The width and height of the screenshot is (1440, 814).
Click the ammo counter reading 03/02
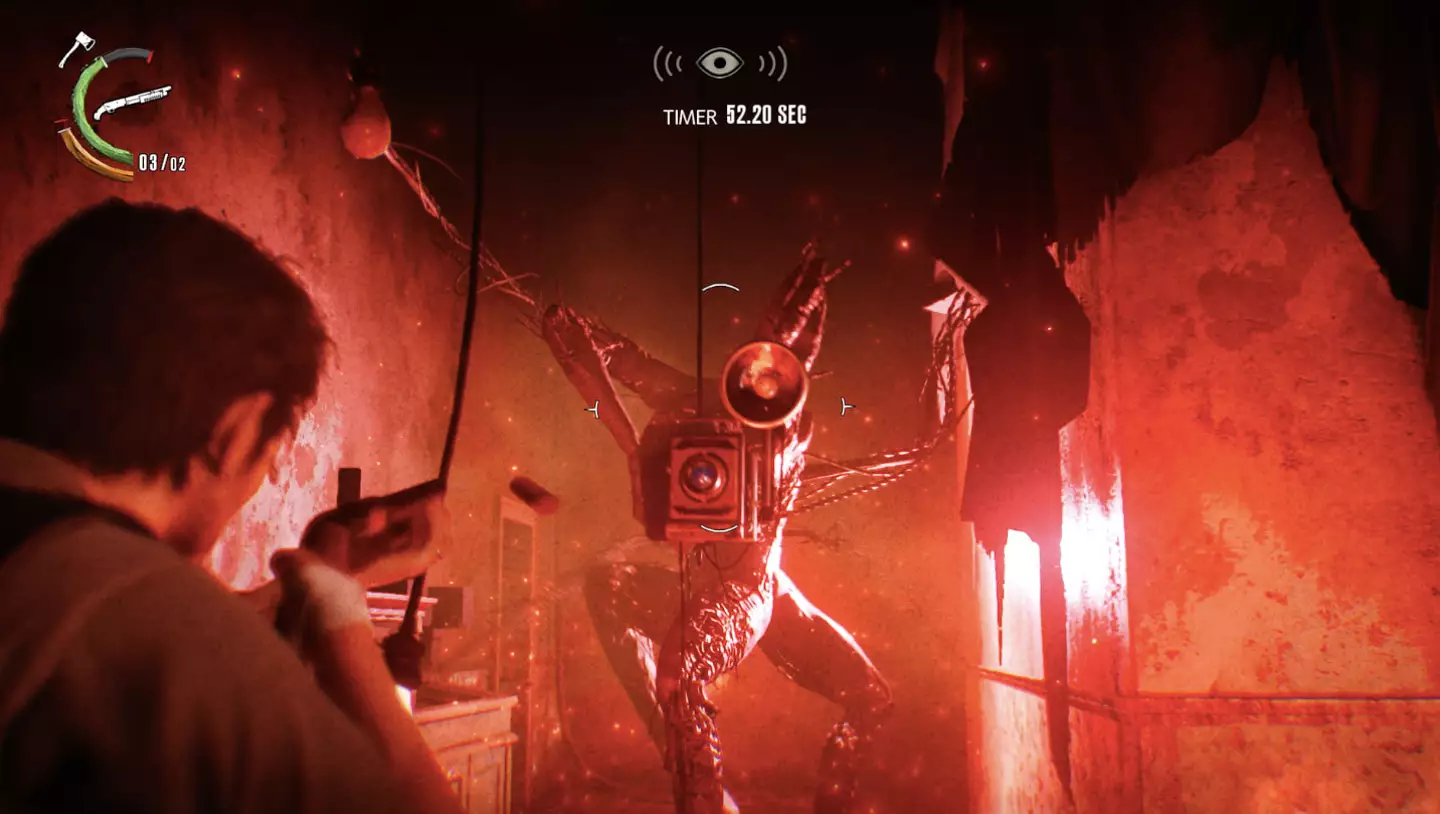tap(162, 163)
